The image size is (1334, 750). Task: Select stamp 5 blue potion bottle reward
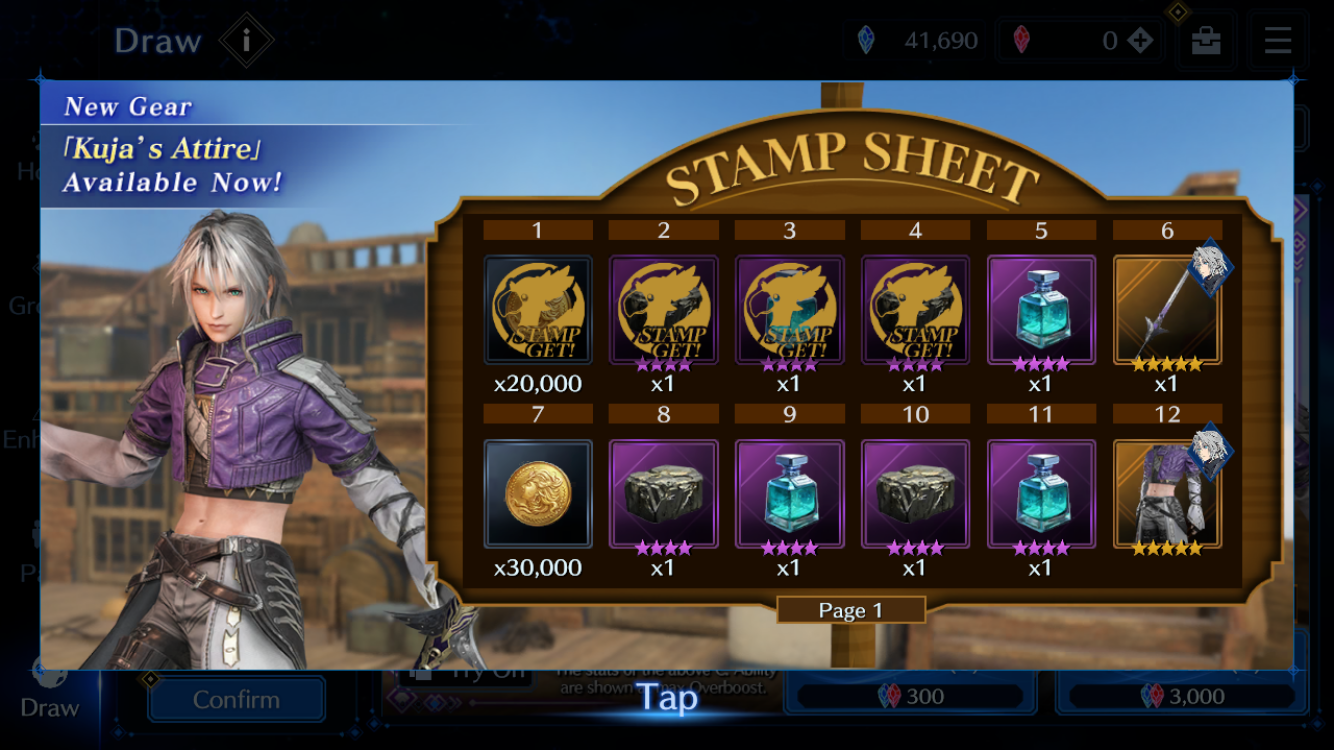(x=1041, y=310)
